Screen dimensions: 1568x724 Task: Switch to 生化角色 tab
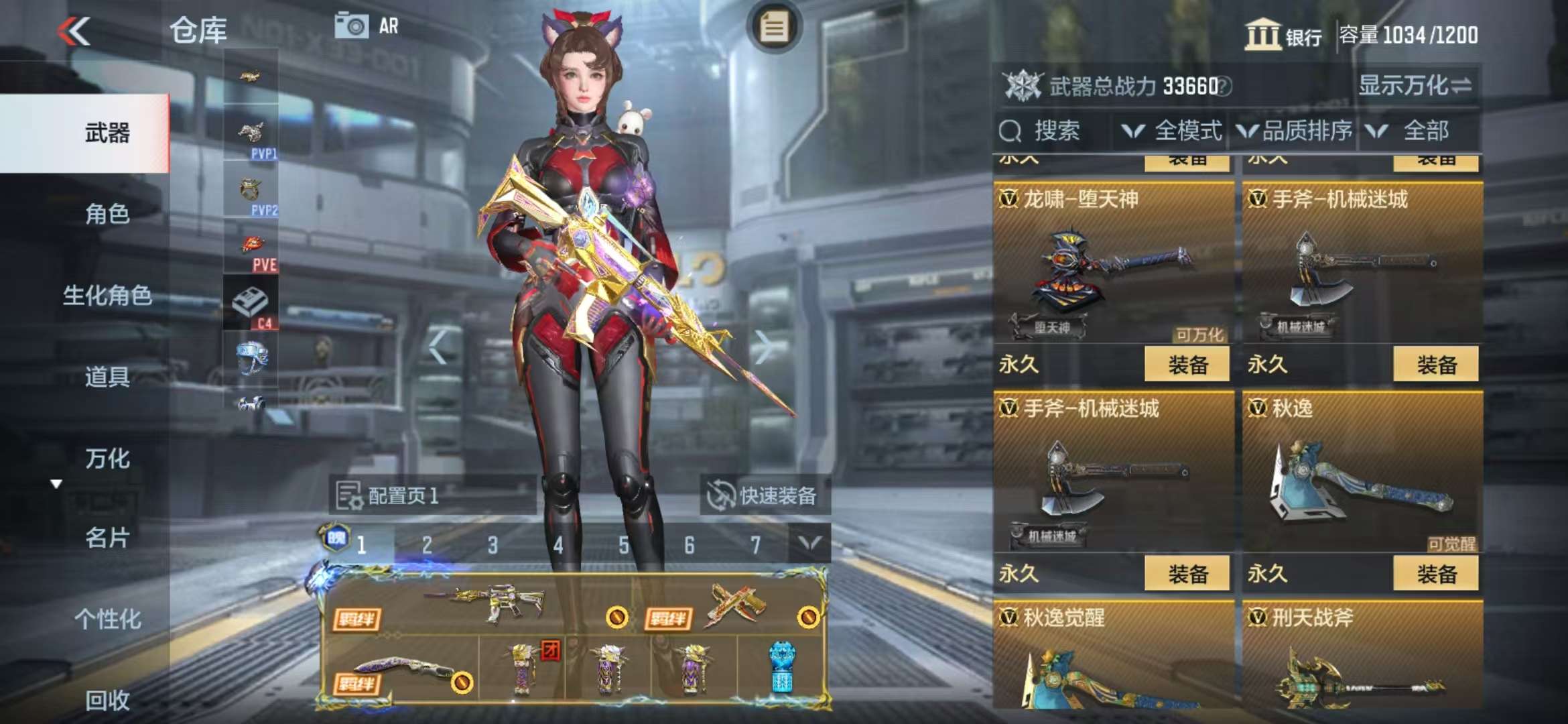[107, 296]
